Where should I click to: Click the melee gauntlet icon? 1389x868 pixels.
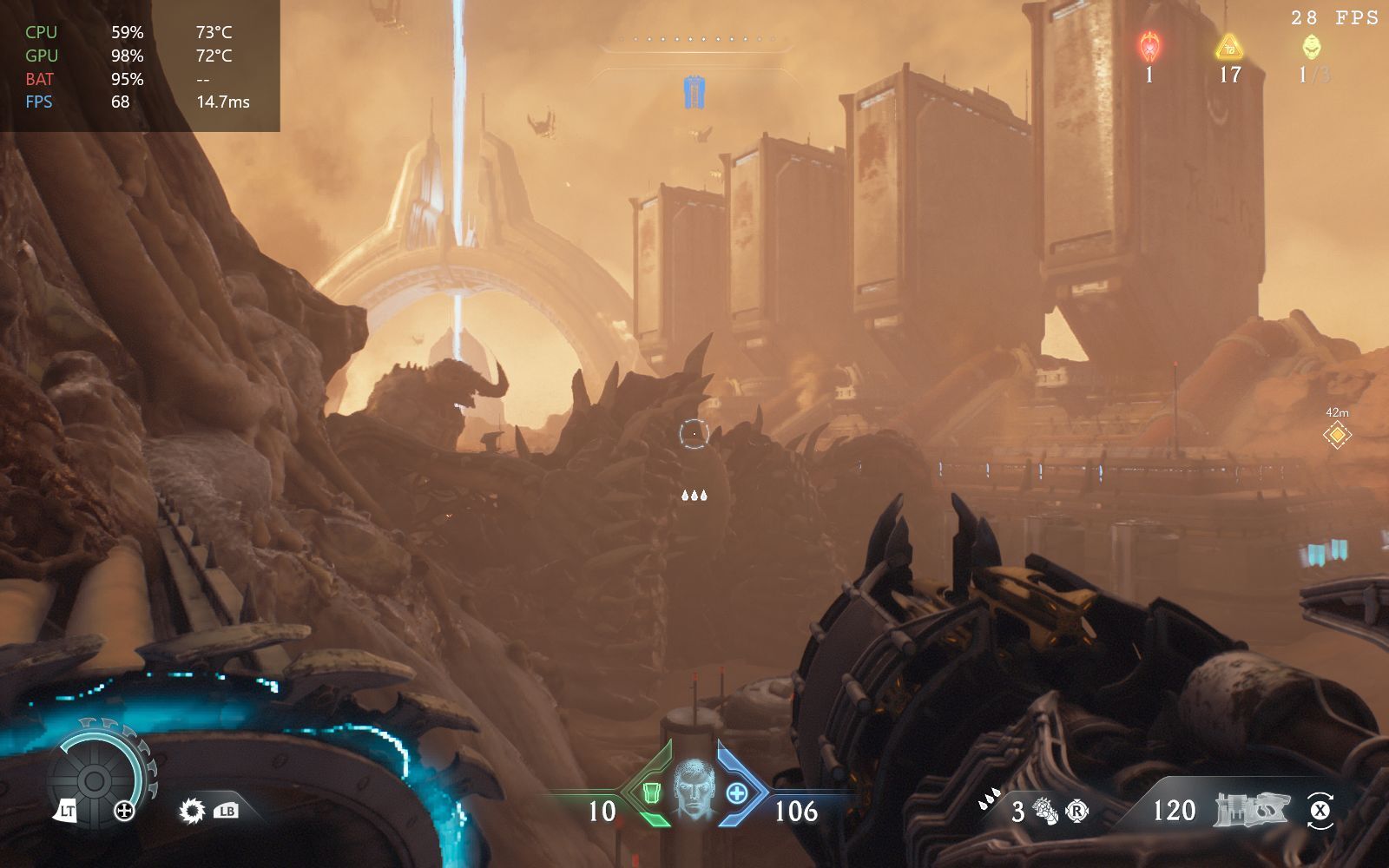[x=1044, y=812]
